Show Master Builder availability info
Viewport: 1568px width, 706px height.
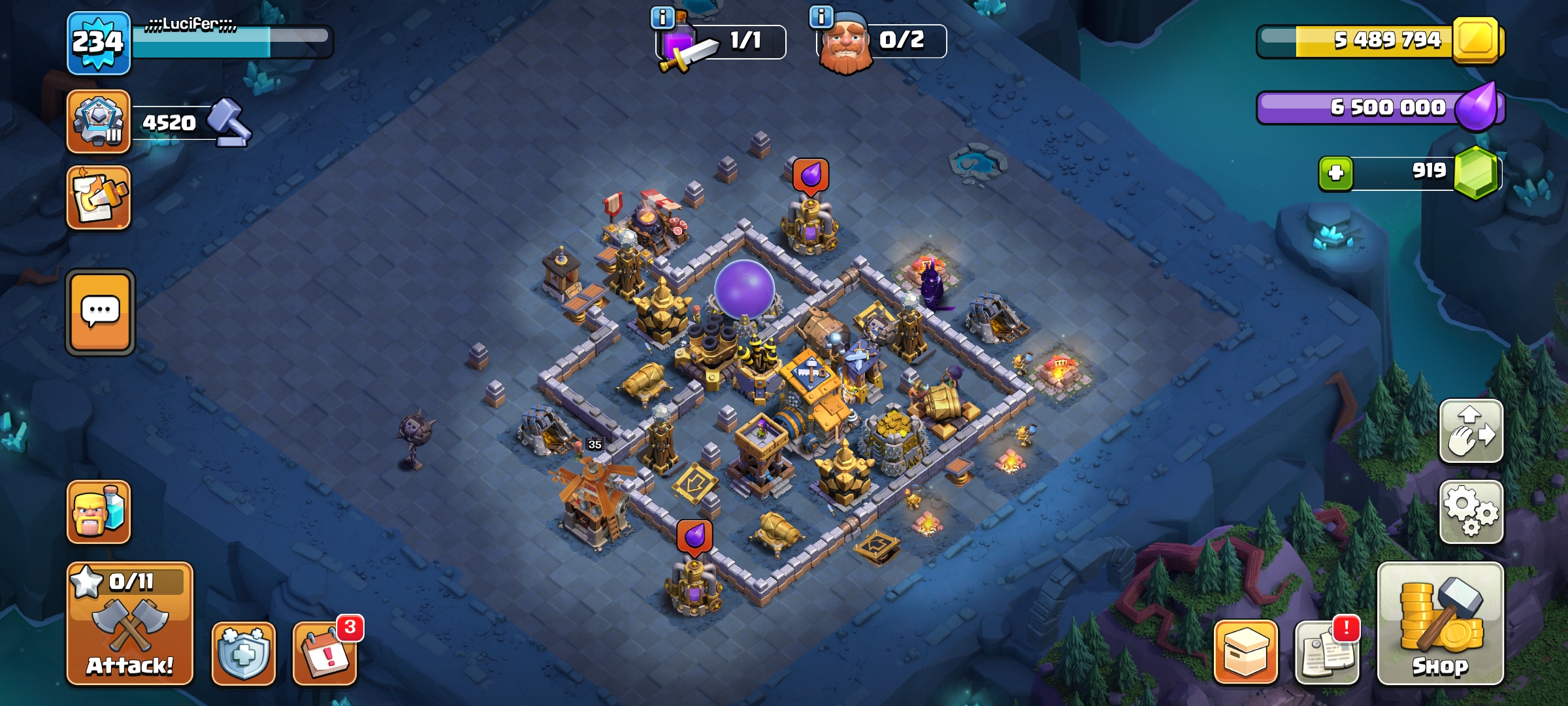(821, 16)
